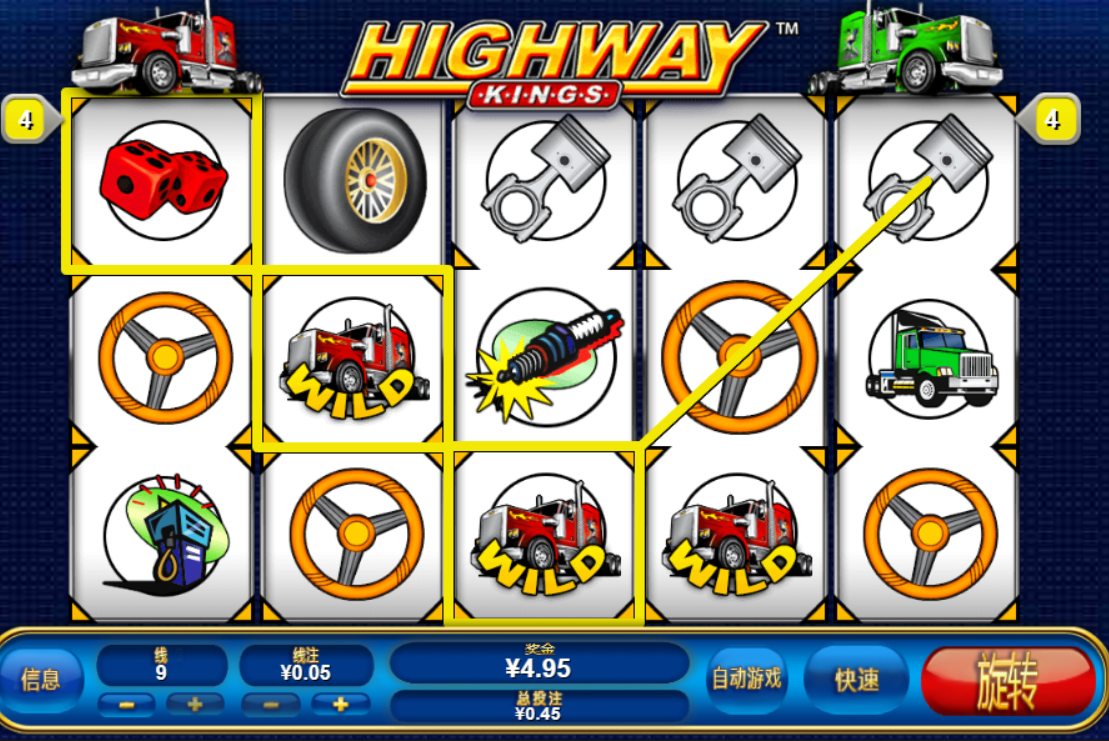Toggle the 快速 turbo mode

tap(857, 680)
